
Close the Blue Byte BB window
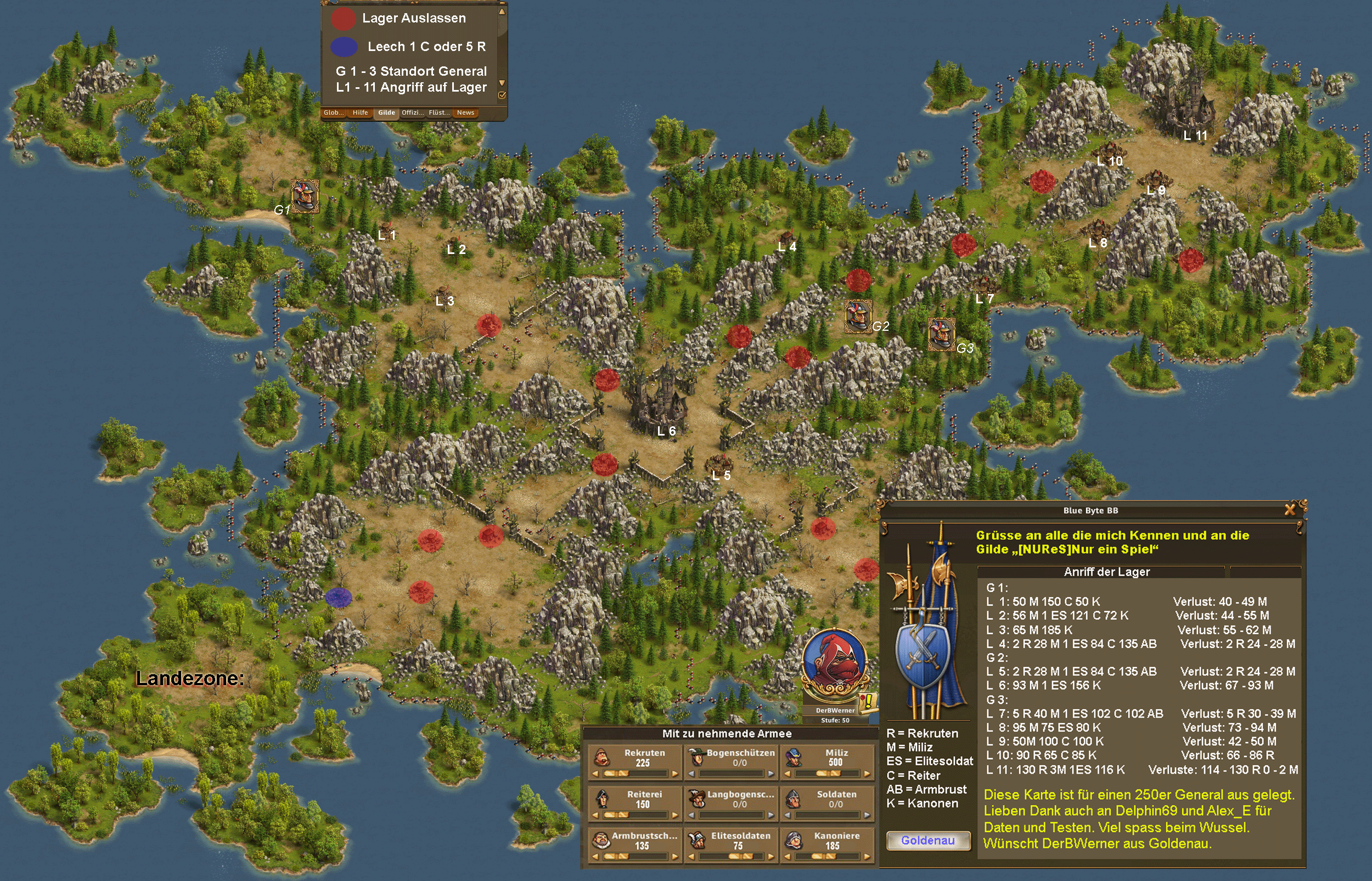(x=1290, y=509)
